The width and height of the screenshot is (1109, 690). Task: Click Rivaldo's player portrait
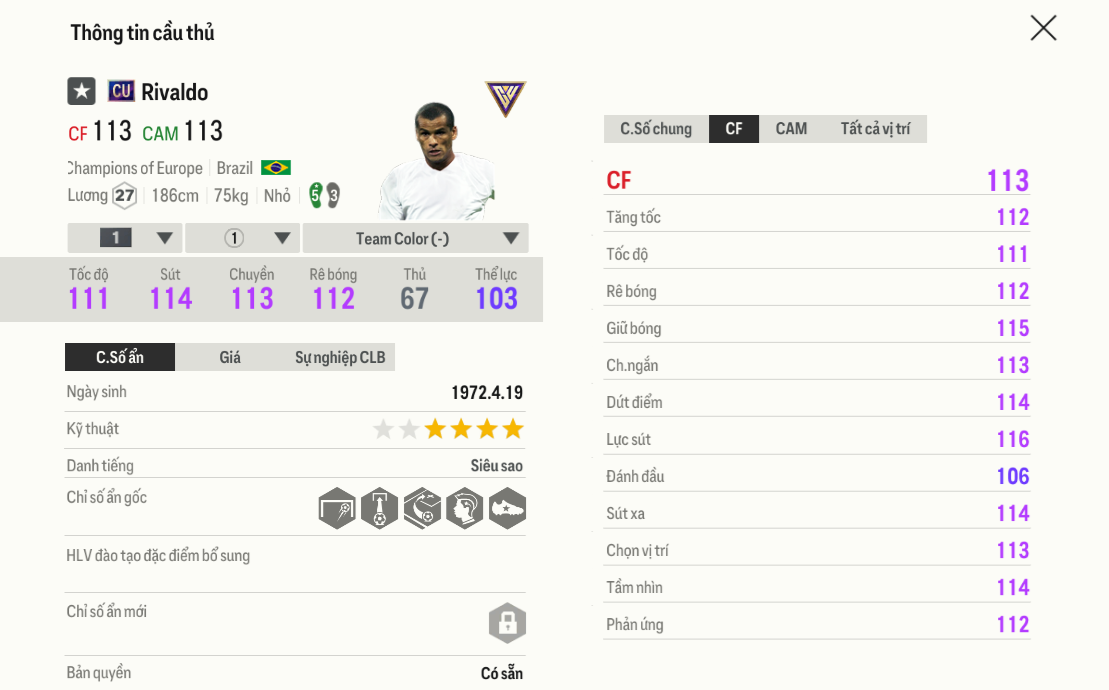[438, 160]
